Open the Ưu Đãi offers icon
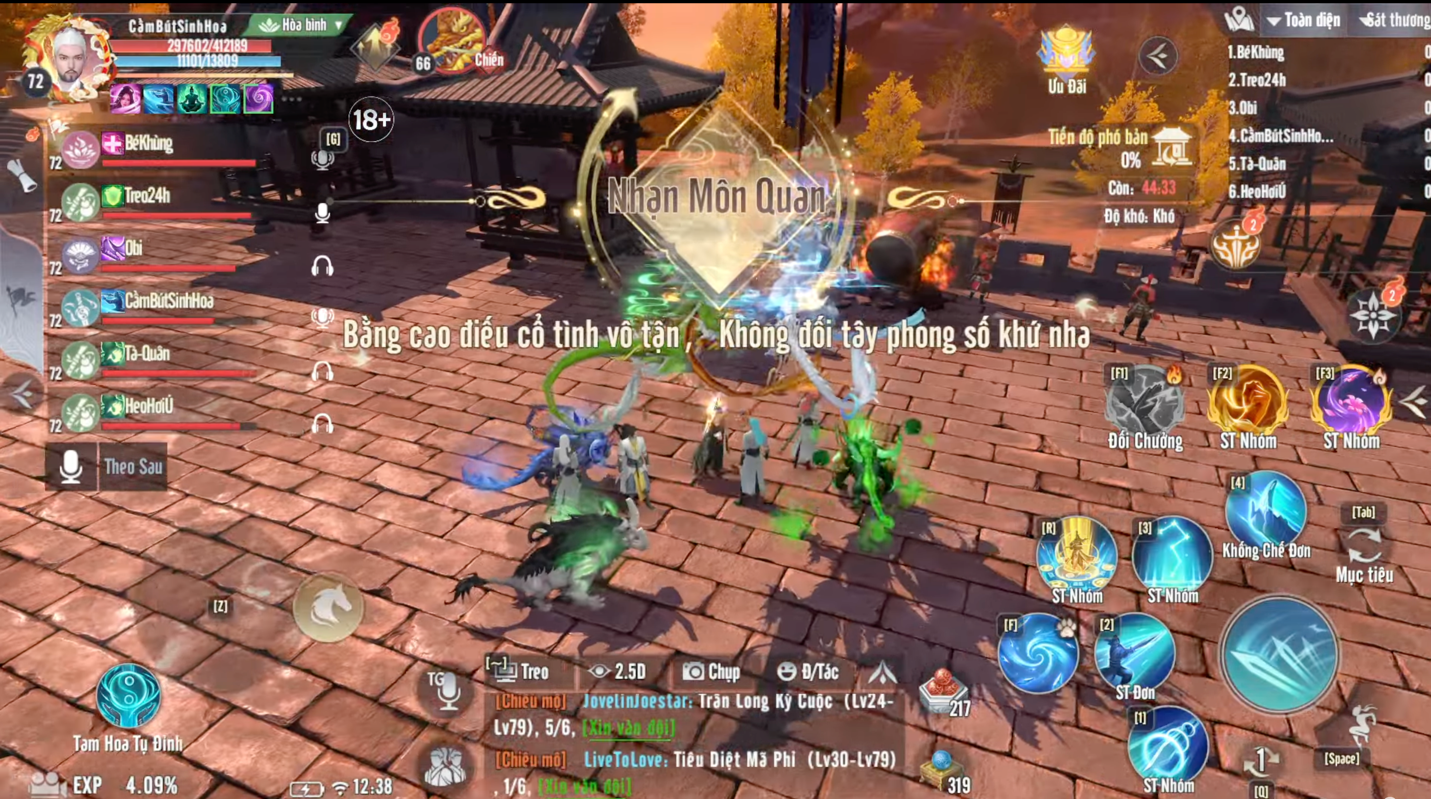Screen dimensions: 1431x799 (1066, 53)
